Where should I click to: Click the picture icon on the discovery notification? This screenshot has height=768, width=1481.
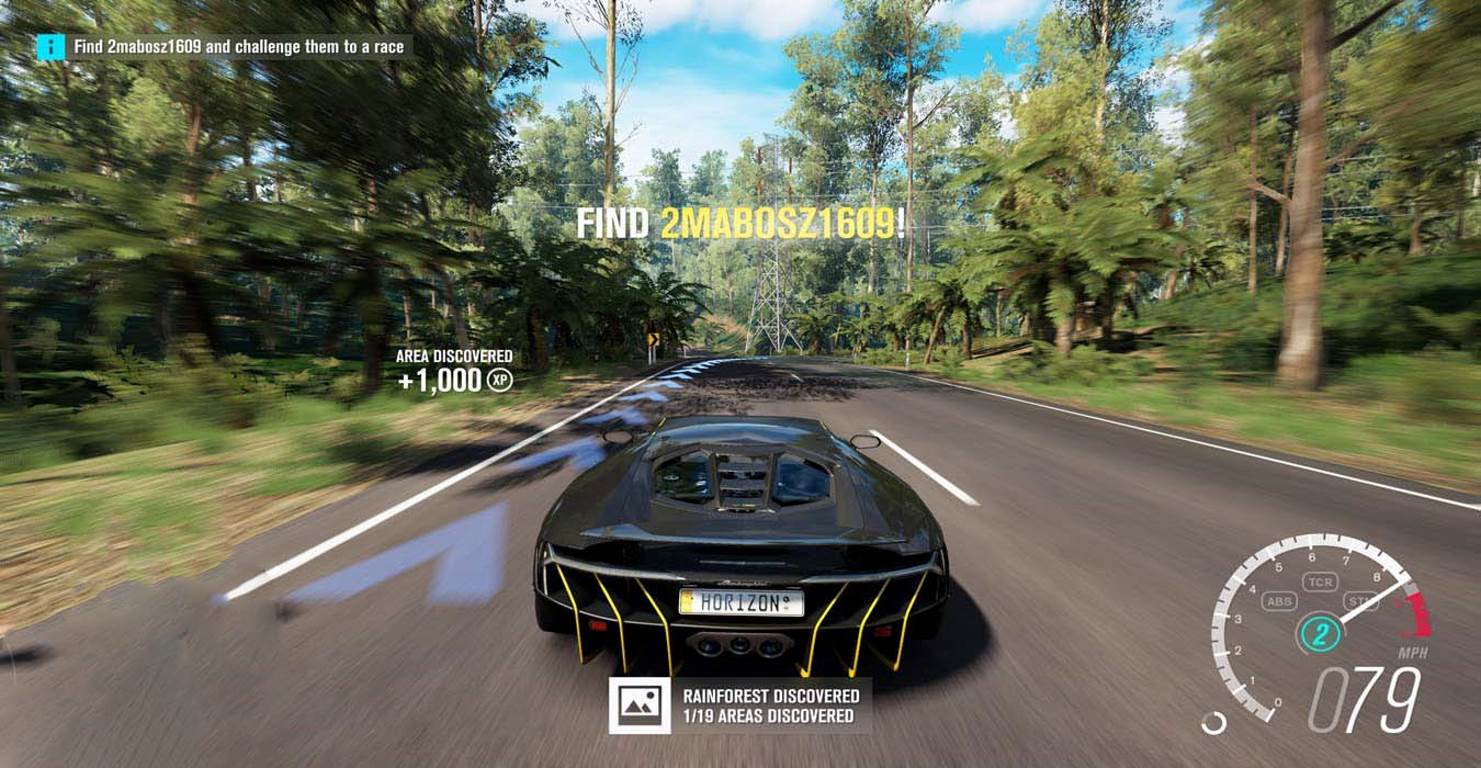[x=639, y=705]
